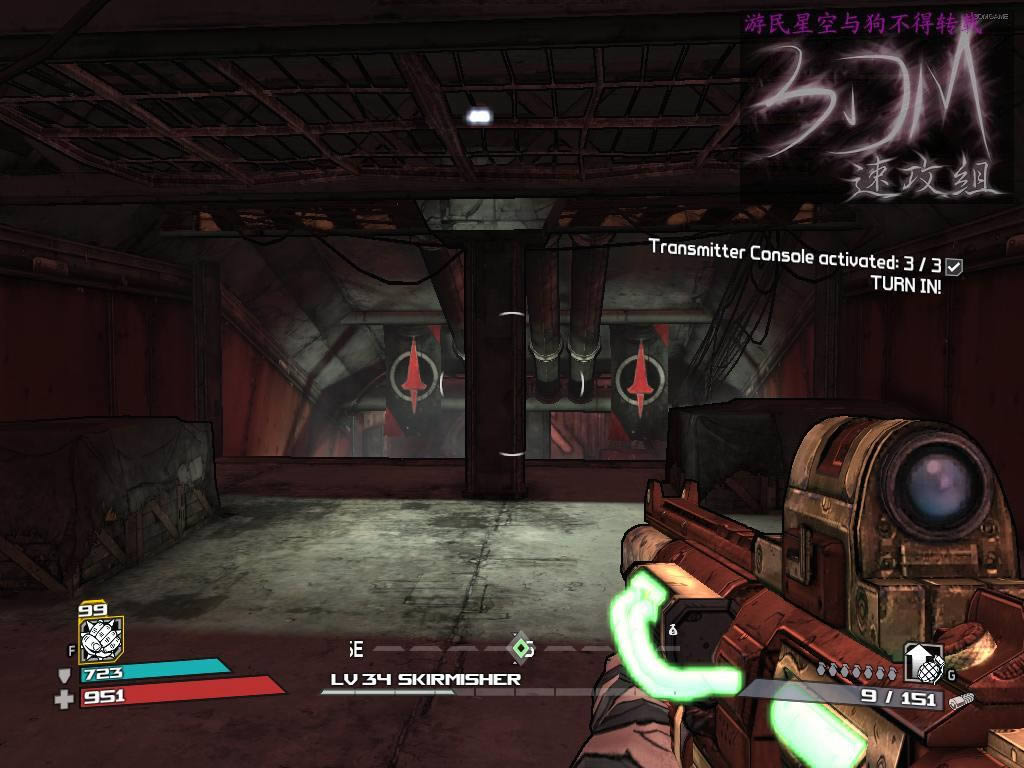Click the completed objective checkbox

[x=954, y=267]
